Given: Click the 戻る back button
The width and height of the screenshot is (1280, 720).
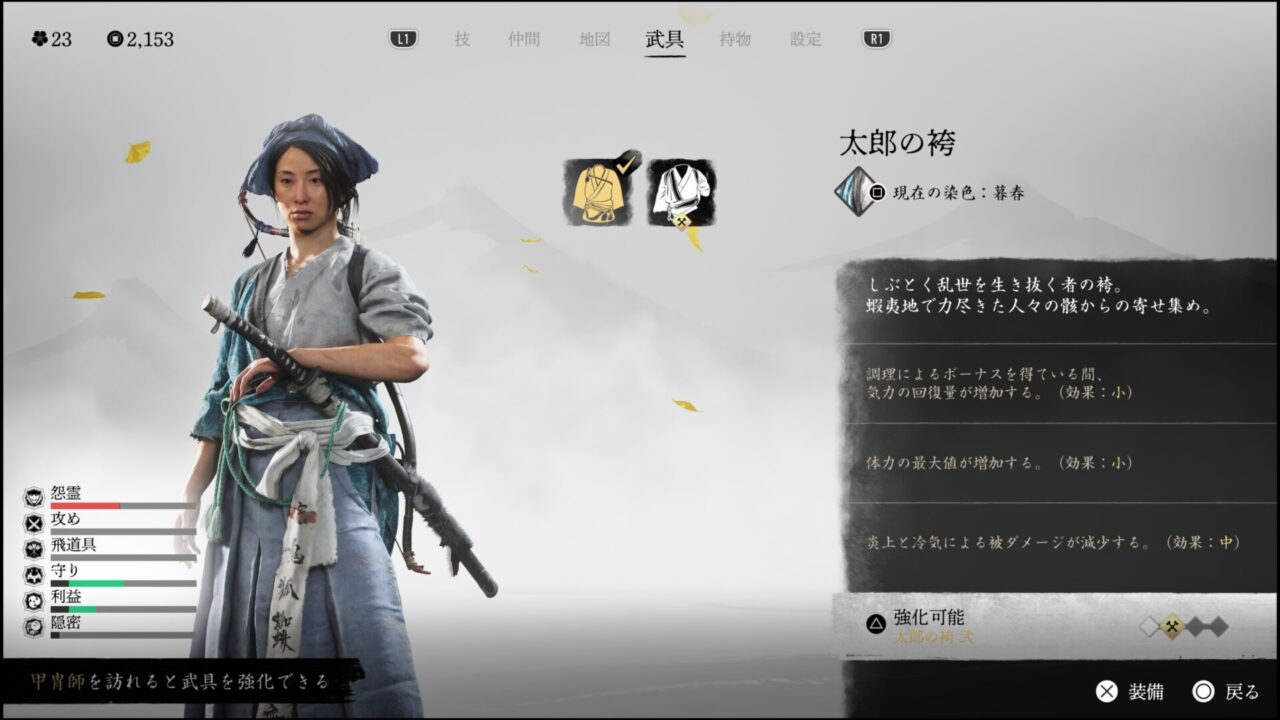Looking at the screenshot, I should 1226,691.
